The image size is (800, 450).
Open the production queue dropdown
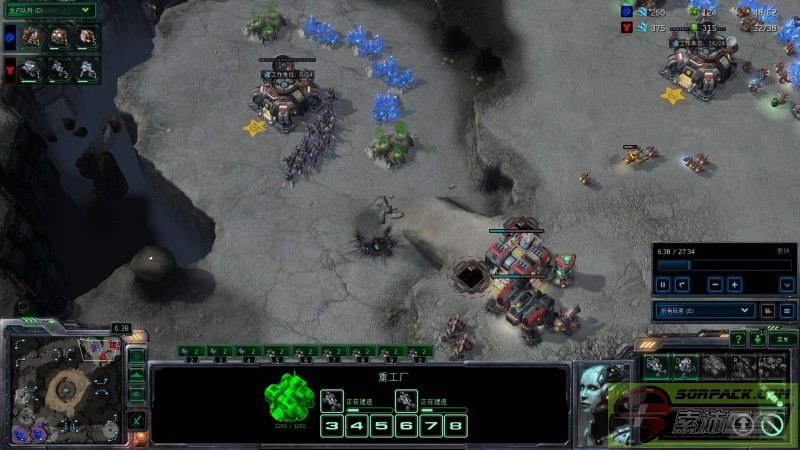[x=48, y=9]
